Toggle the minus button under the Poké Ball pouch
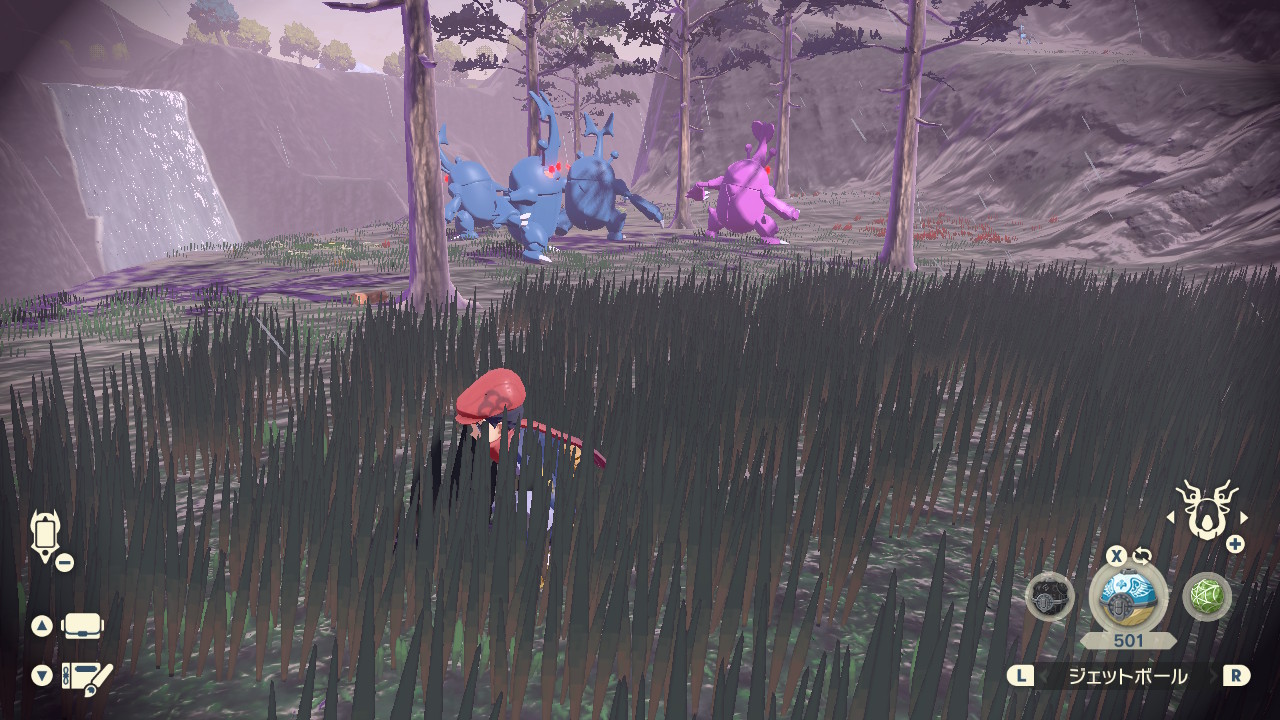This screenshot has width=1280, height=720. click(64, 562)
